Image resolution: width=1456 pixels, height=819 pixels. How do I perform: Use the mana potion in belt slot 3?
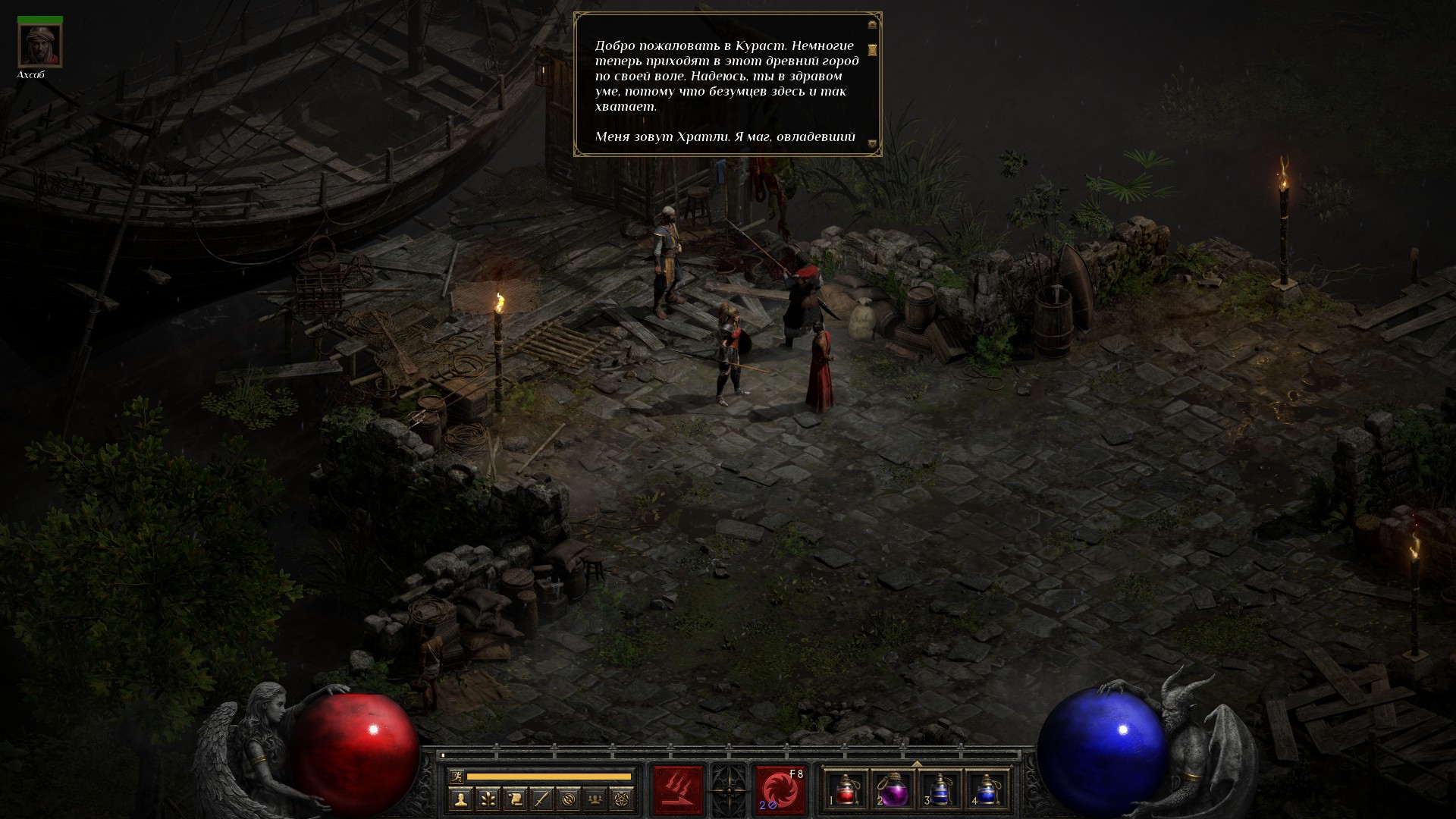click(x=940, y=789)
